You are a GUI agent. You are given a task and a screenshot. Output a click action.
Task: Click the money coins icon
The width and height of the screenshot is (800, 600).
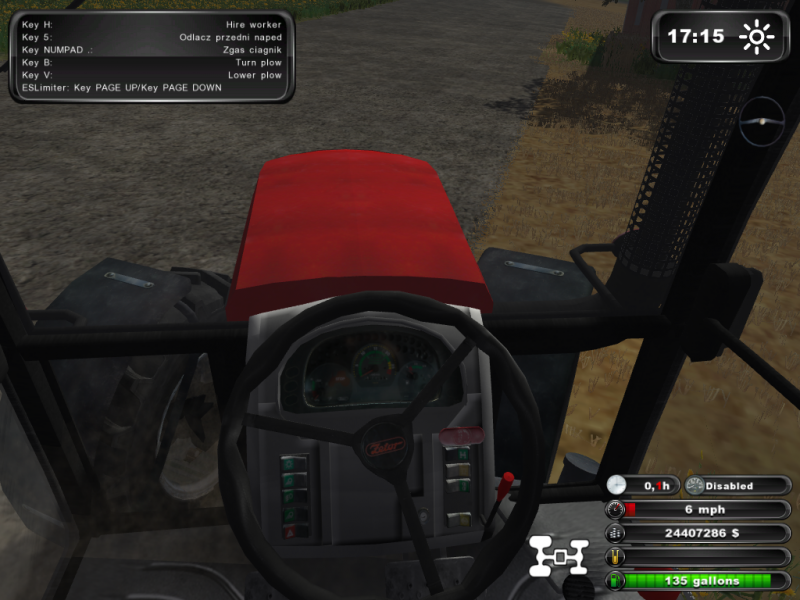coord(614,533)
